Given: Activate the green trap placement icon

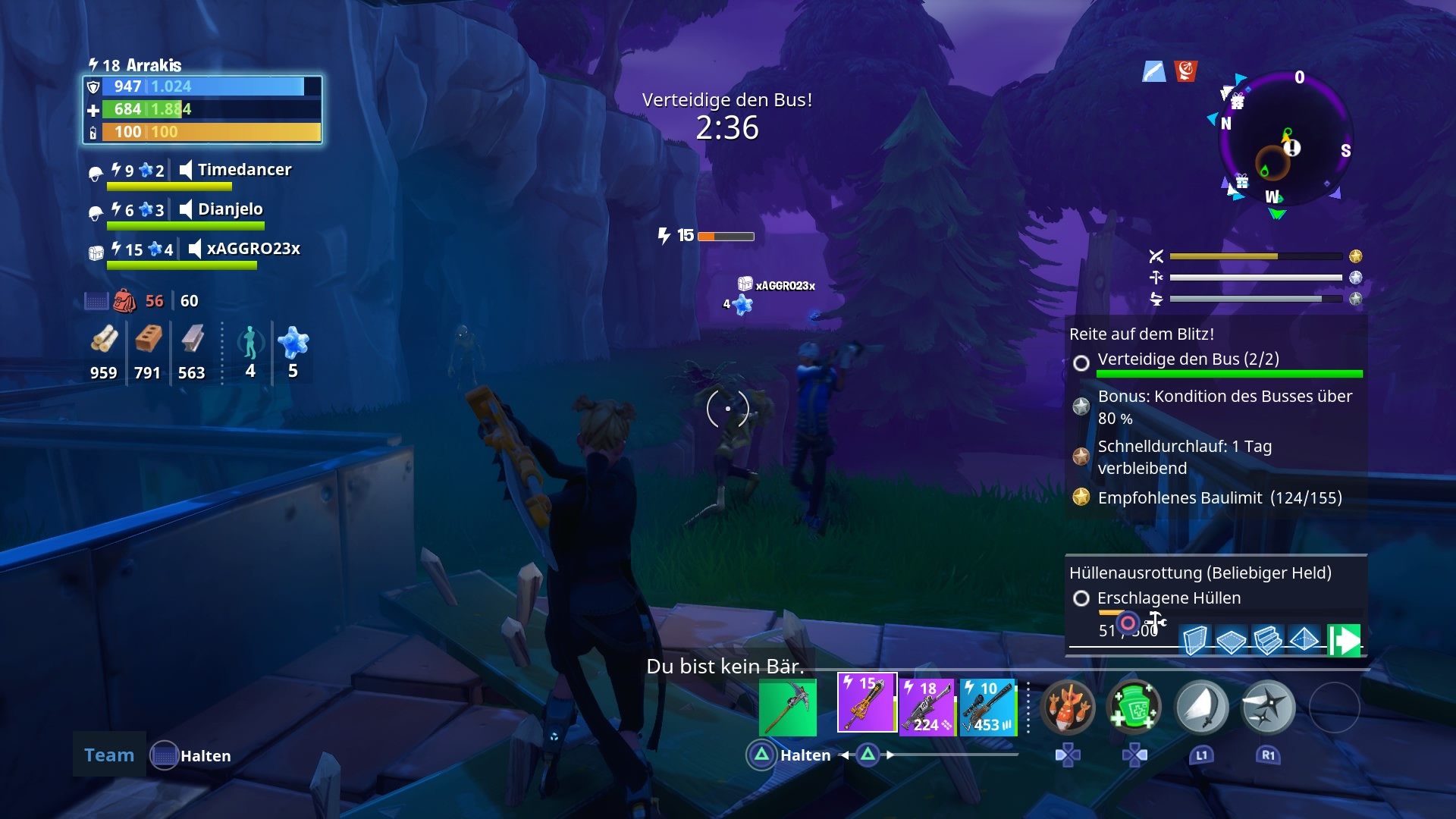Looking at the screenshot, I should [x=1344, y=641].
